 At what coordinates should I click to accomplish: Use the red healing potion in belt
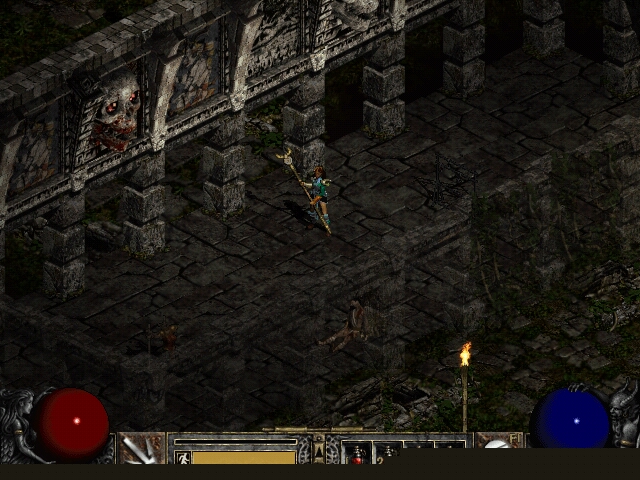click(357, 455)
